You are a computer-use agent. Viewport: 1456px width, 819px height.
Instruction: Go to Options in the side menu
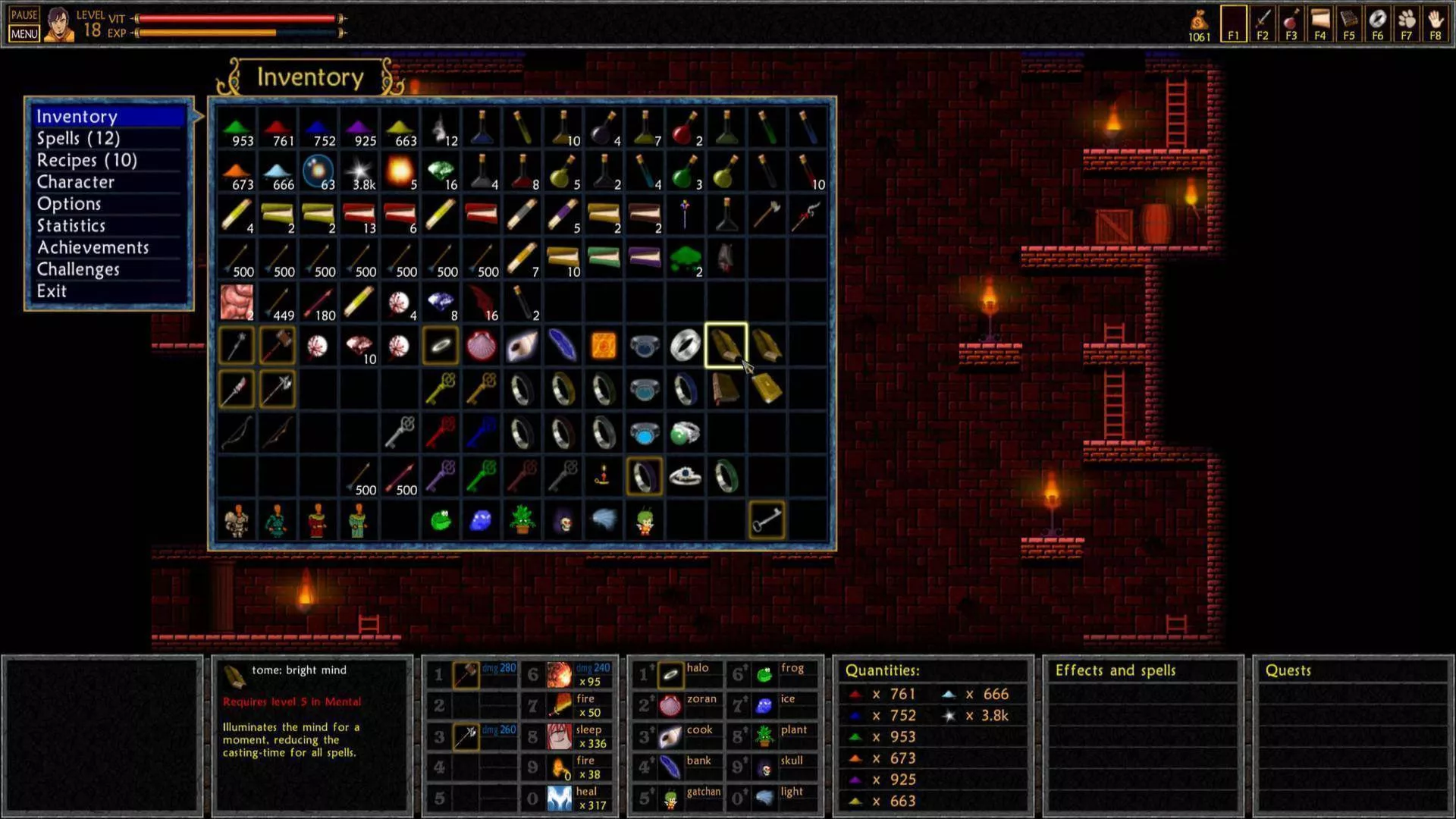(x=69, y=204)
